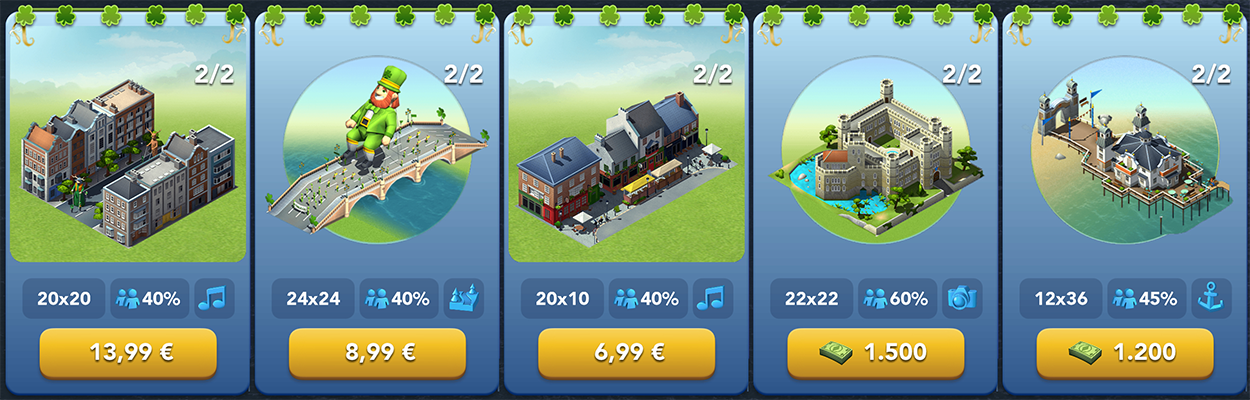
Task: Purchase the castle for 1.500 cash
Action: pyautogui.click(x=875, y=352)
